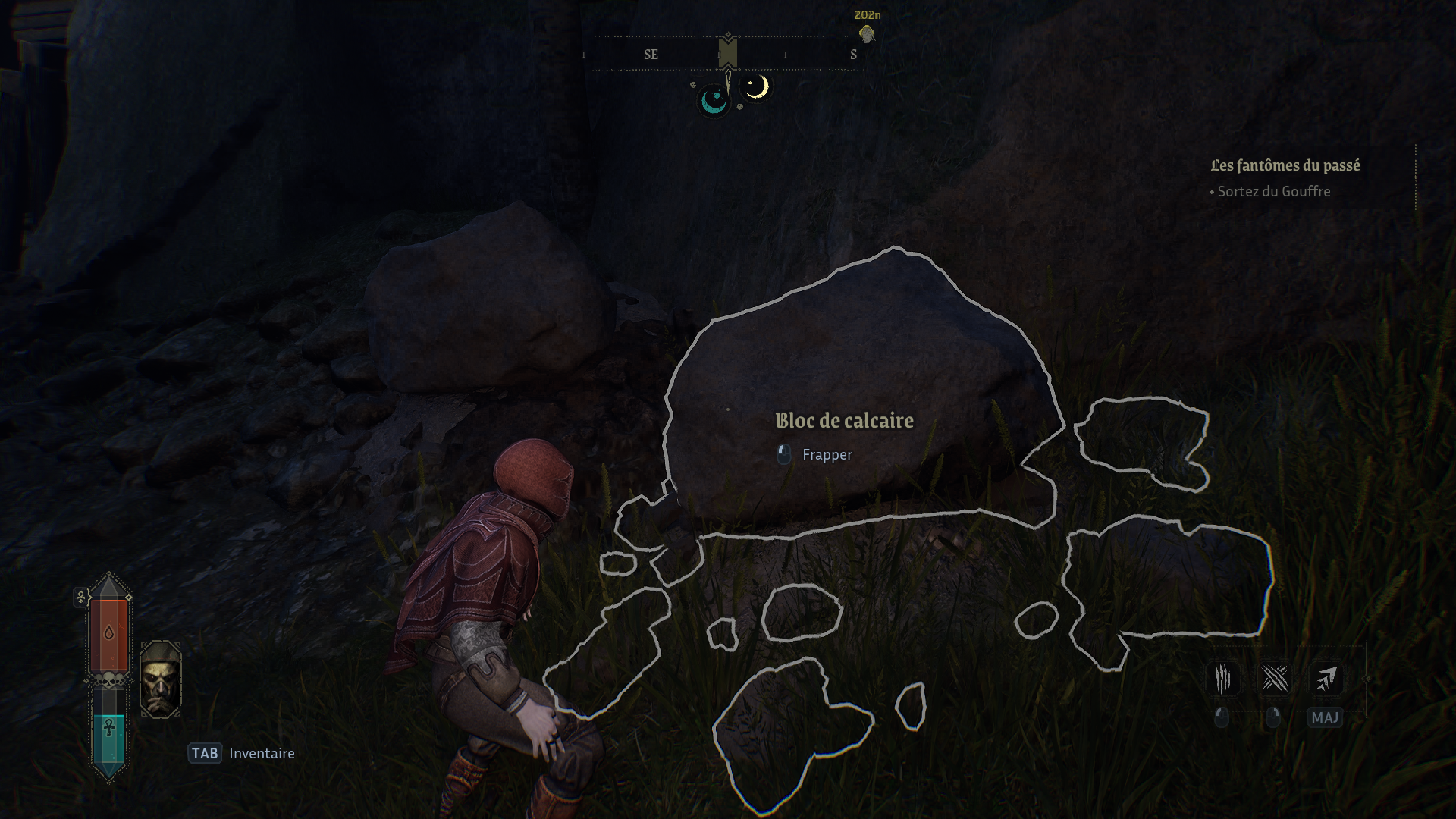Viewport: 1456px width, 819px height.
Task: Click the compass direction bar
Action: 727,55
